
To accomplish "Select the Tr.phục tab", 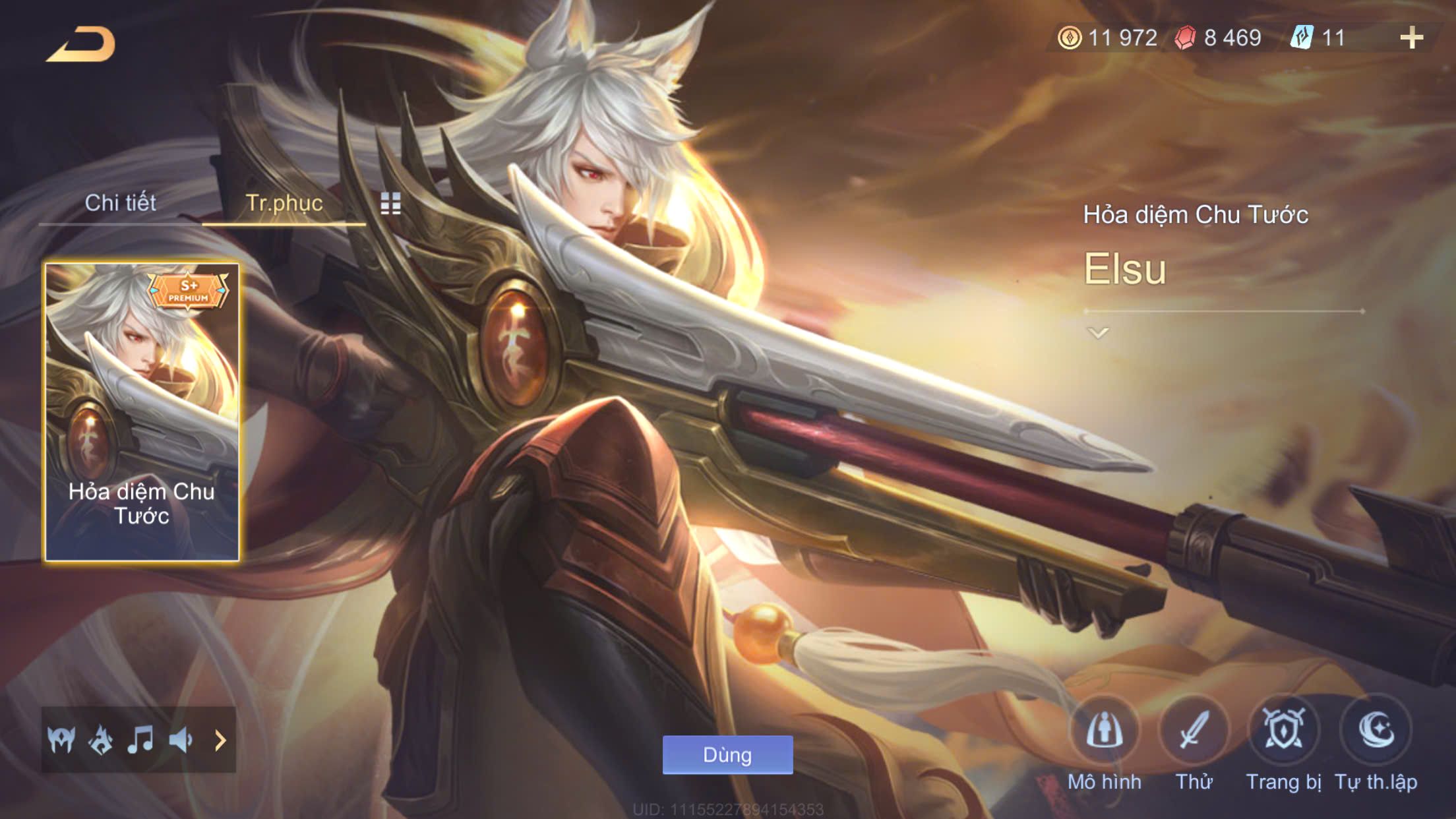I will click(284, 203).
